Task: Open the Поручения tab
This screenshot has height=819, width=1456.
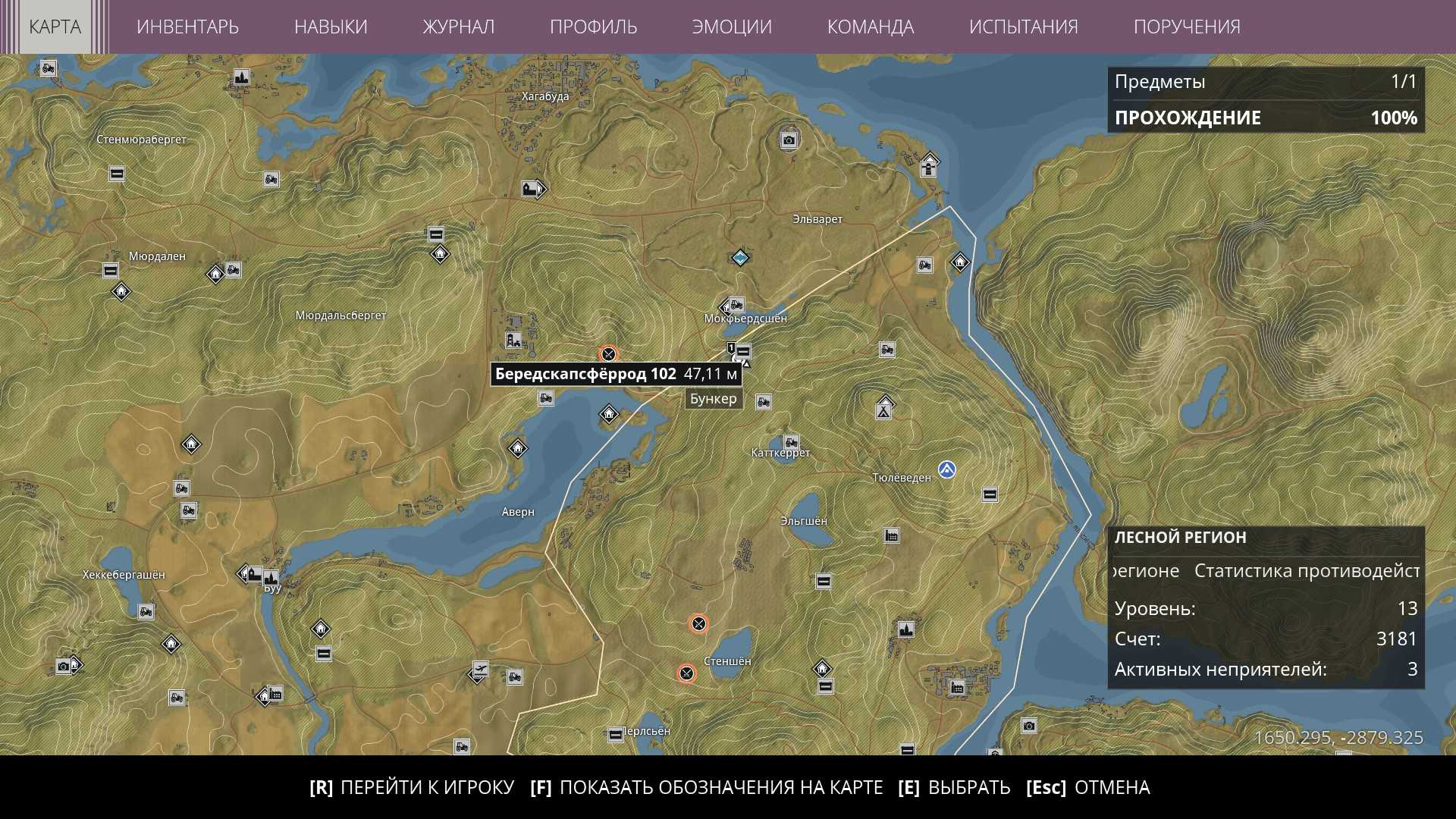Action: [x=1187, y=27]
